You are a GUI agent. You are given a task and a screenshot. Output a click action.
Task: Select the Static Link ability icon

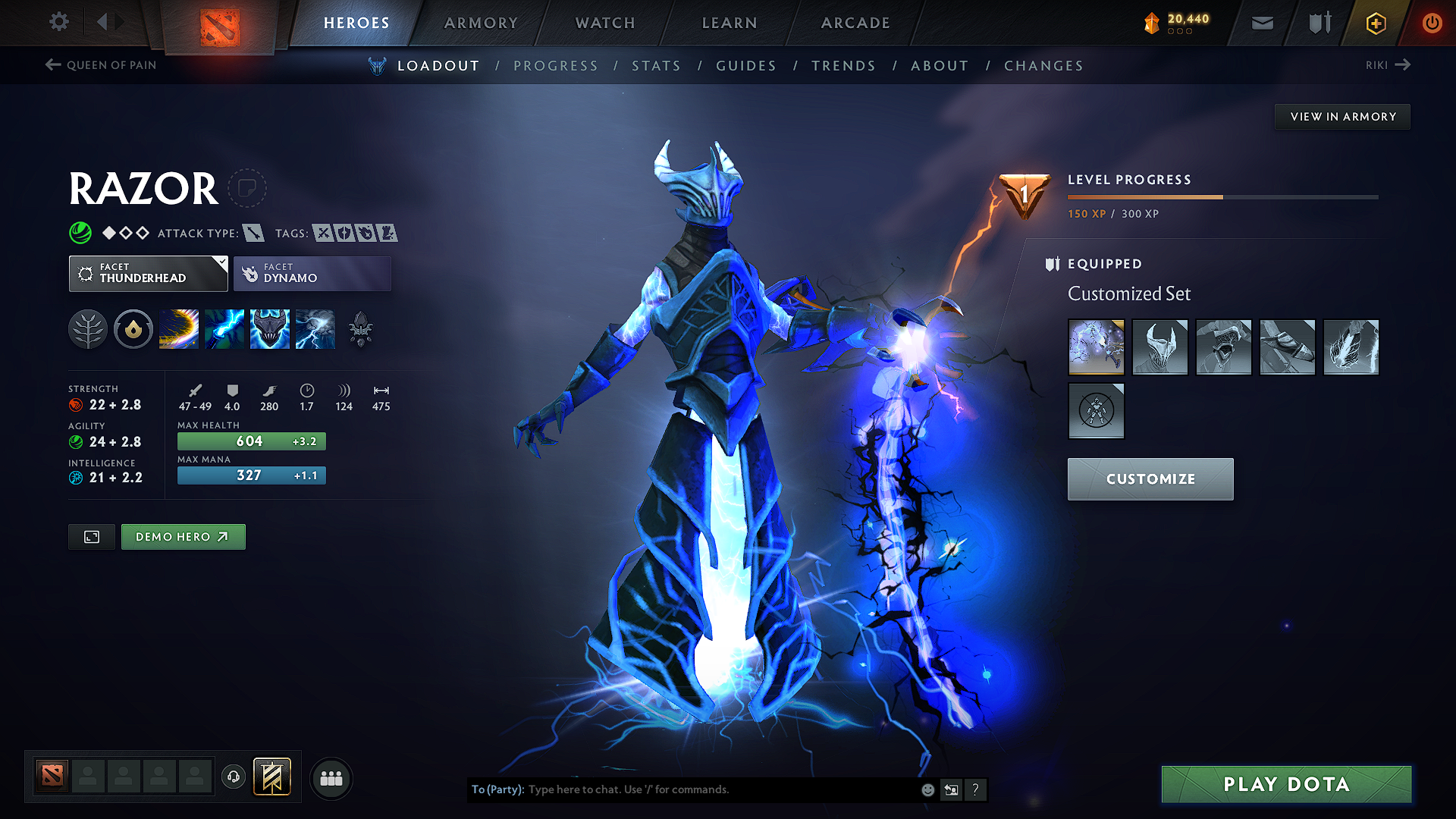[x=224, y=329]
